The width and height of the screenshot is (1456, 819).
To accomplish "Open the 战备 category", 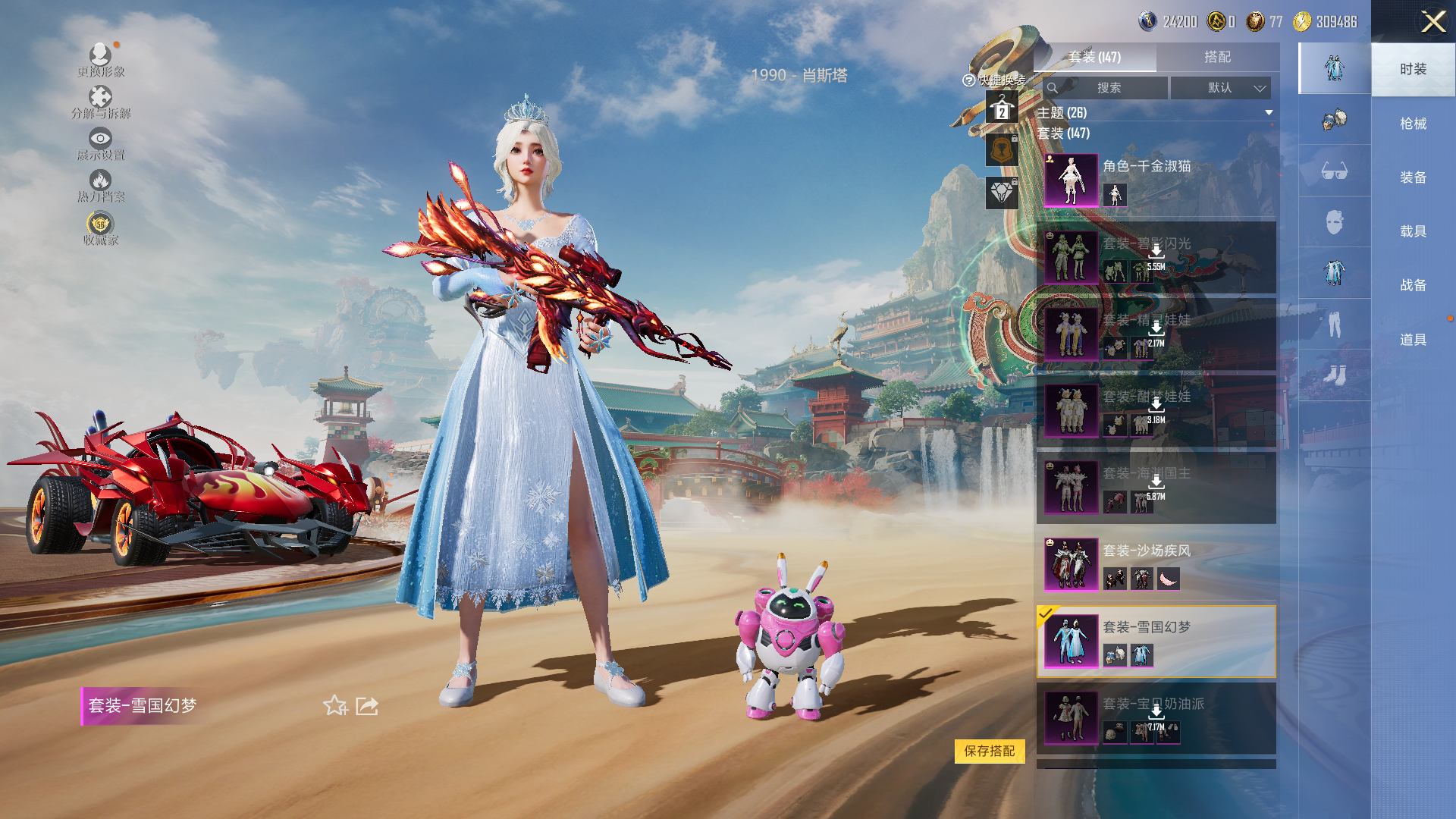I will pos(1413,285).
